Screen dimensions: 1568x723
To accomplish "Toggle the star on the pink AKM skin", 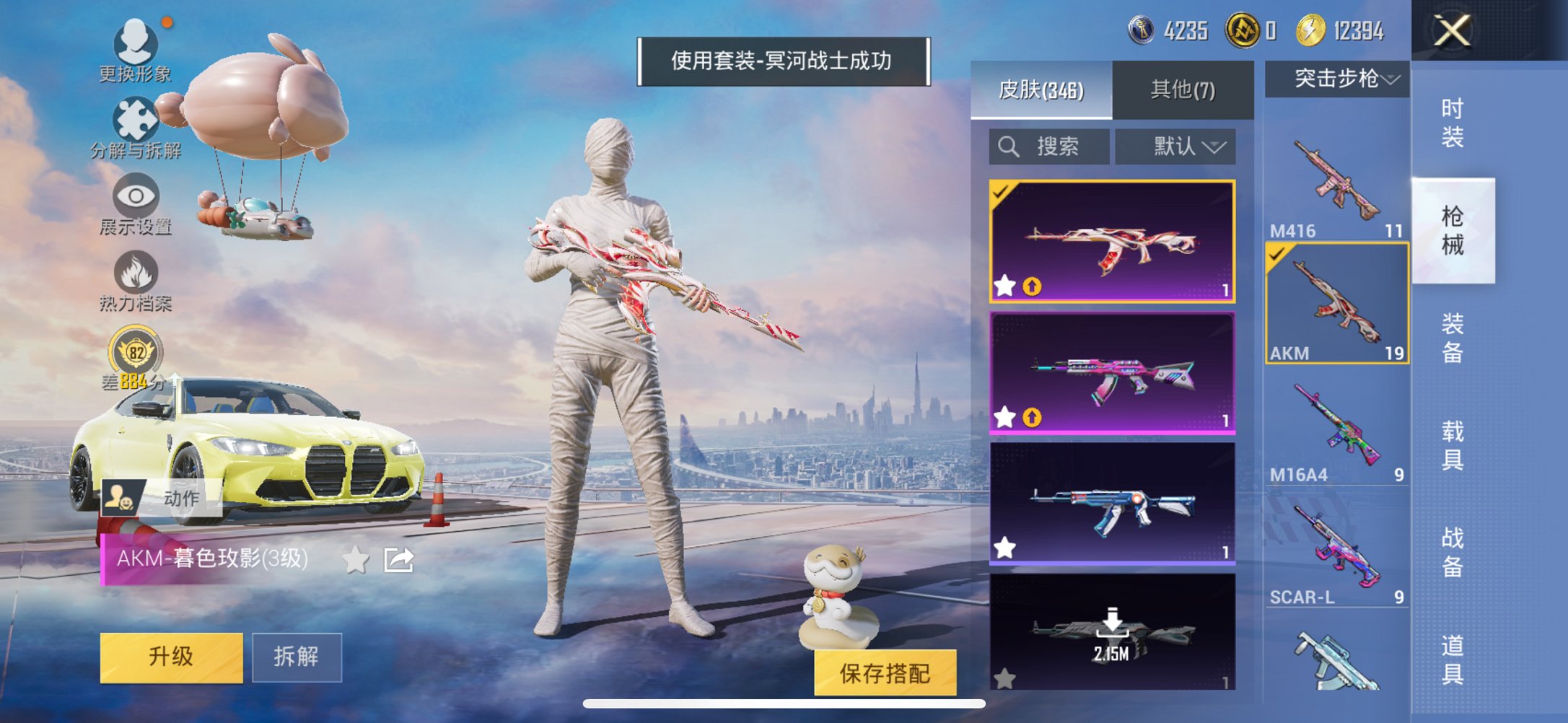I will coord(1003,417).
